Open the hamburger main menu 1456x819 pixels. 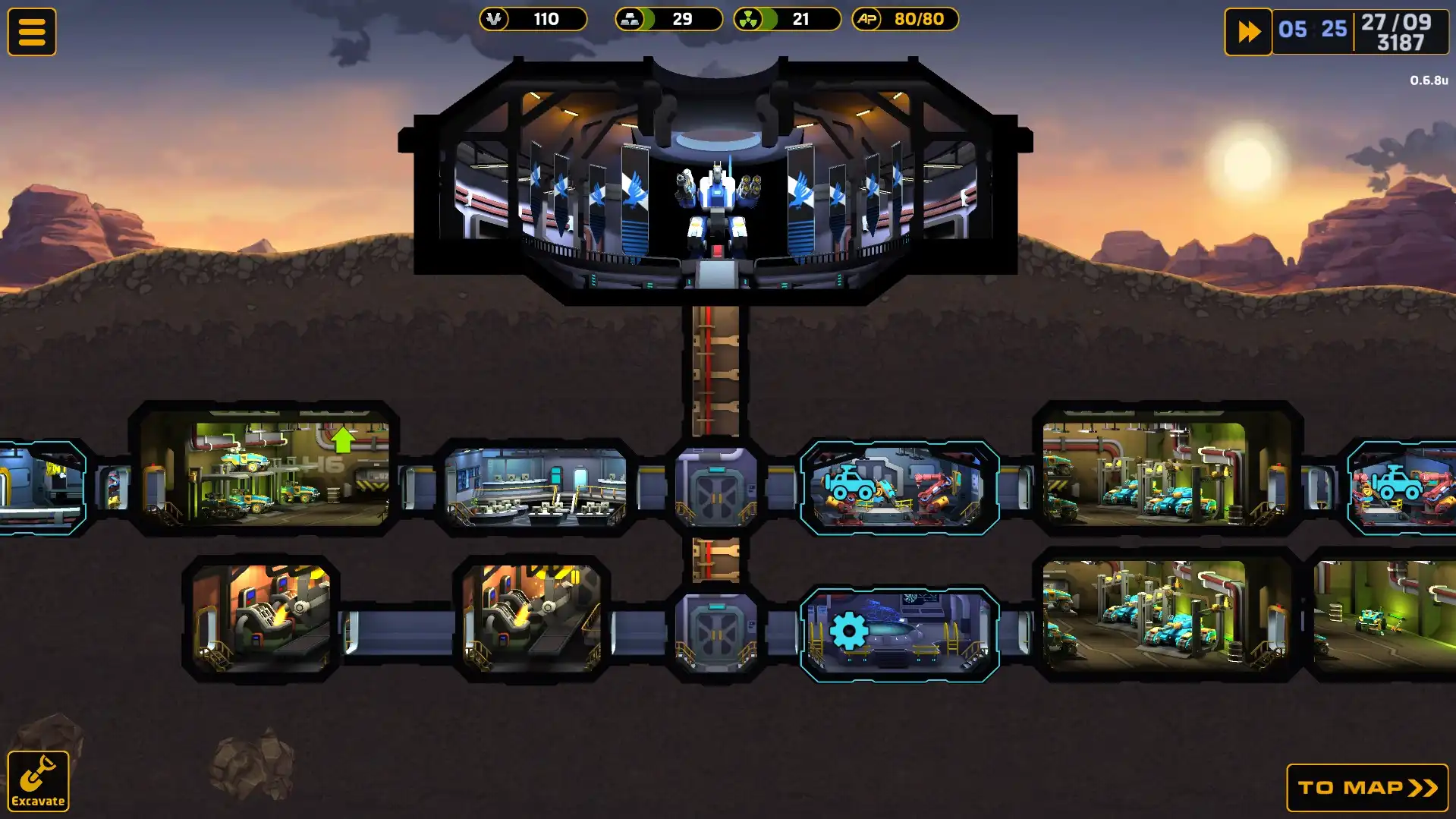(x=32, y=30)
